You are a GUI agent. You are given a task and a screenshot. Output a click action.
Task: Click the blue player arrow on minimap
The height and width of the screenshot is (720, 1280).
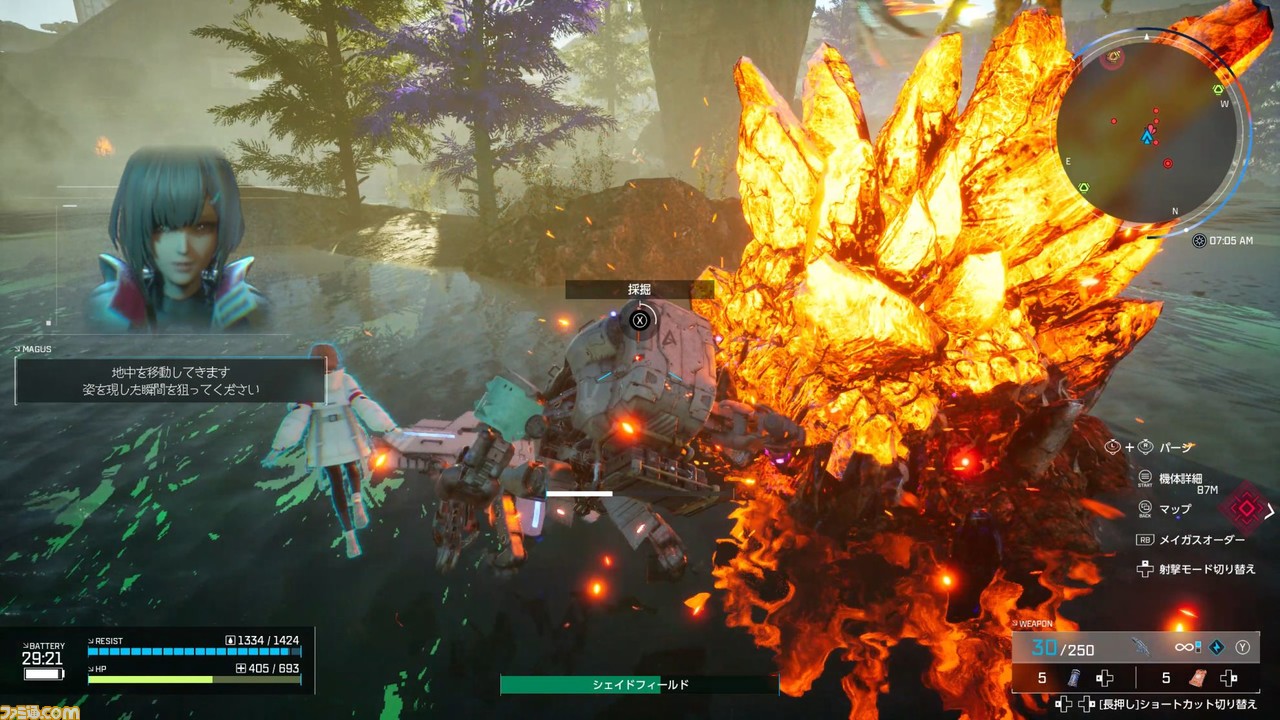1146,135
